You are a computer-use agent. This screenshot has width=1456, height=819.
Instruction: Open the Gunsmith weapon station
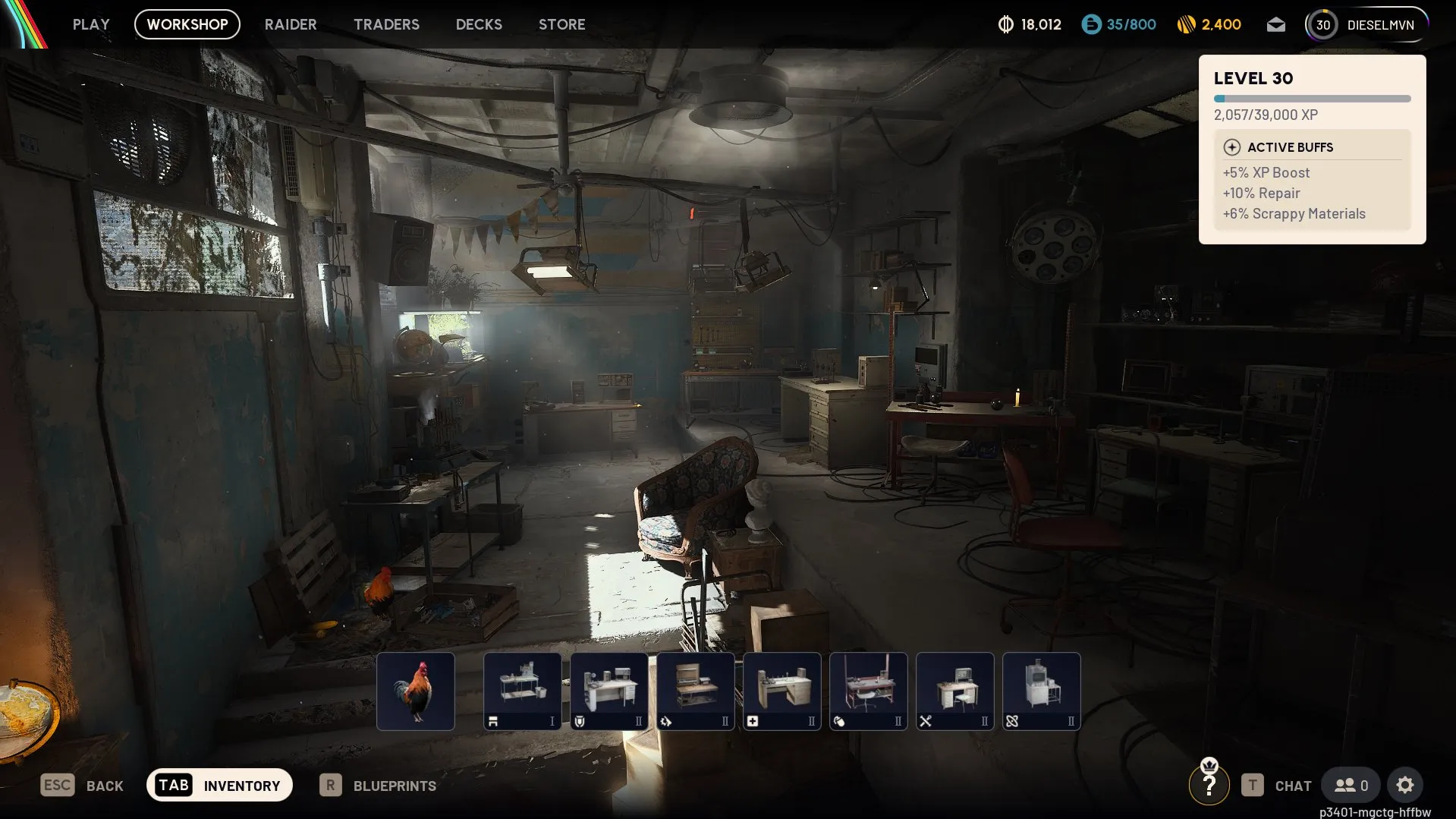[x=696, y=691]
